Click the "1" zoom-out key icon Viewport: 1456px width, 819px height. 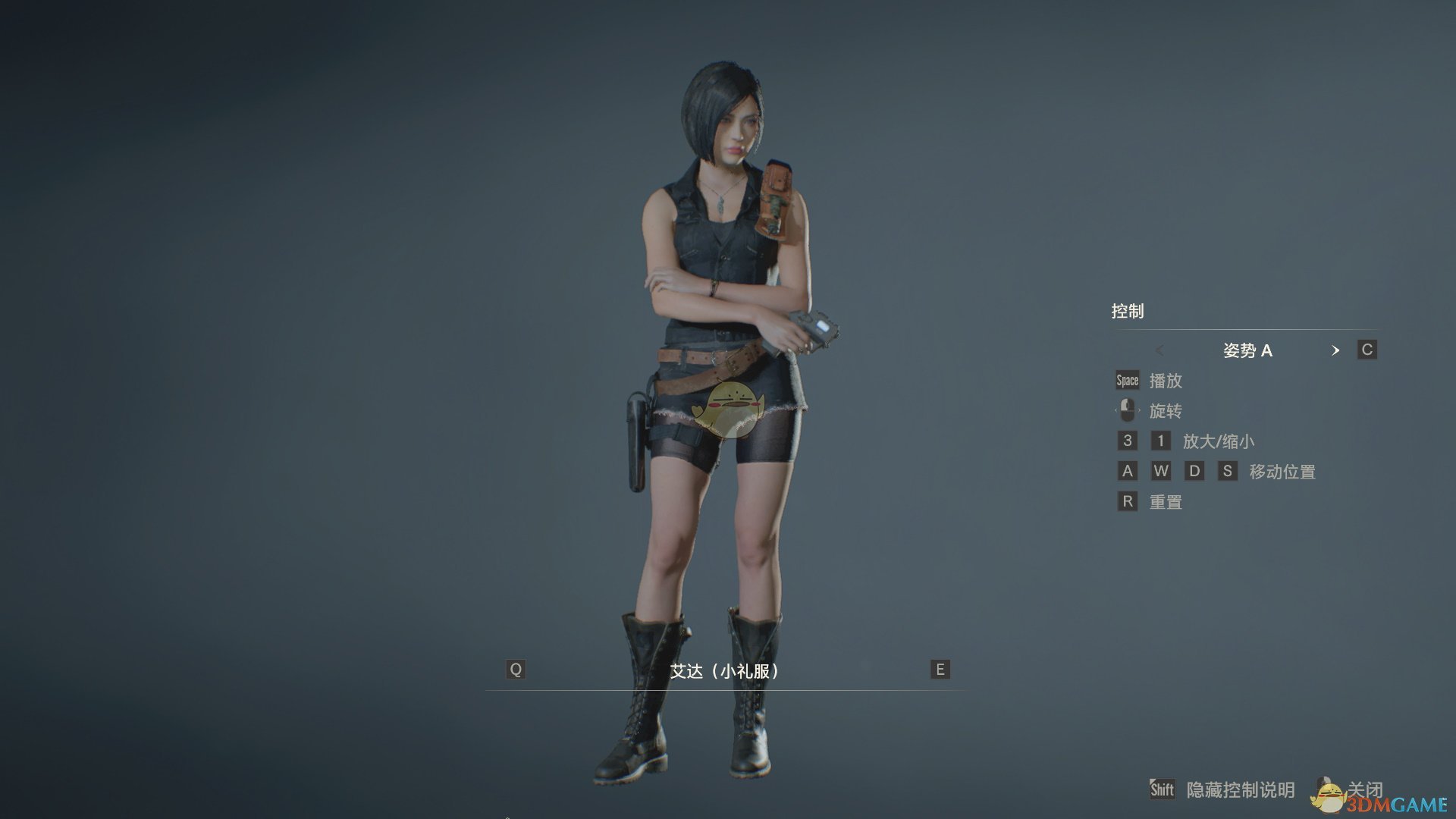coord(1160,441)
